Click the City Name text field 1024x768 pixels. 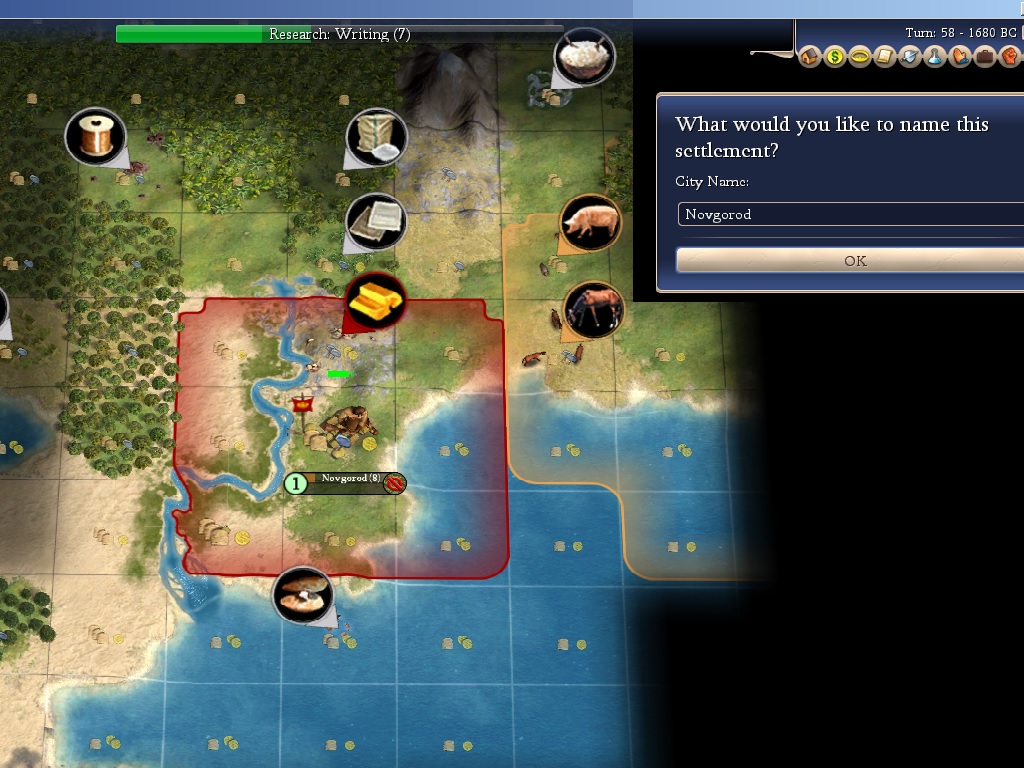point(852,214)
